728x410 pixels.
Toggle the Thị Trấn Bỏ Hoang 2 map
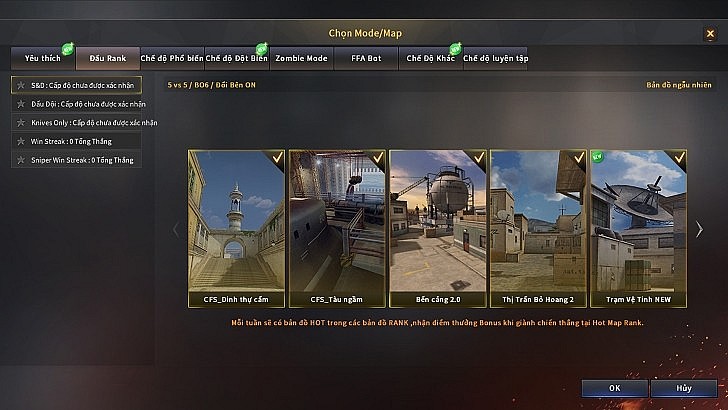point(538,227)
